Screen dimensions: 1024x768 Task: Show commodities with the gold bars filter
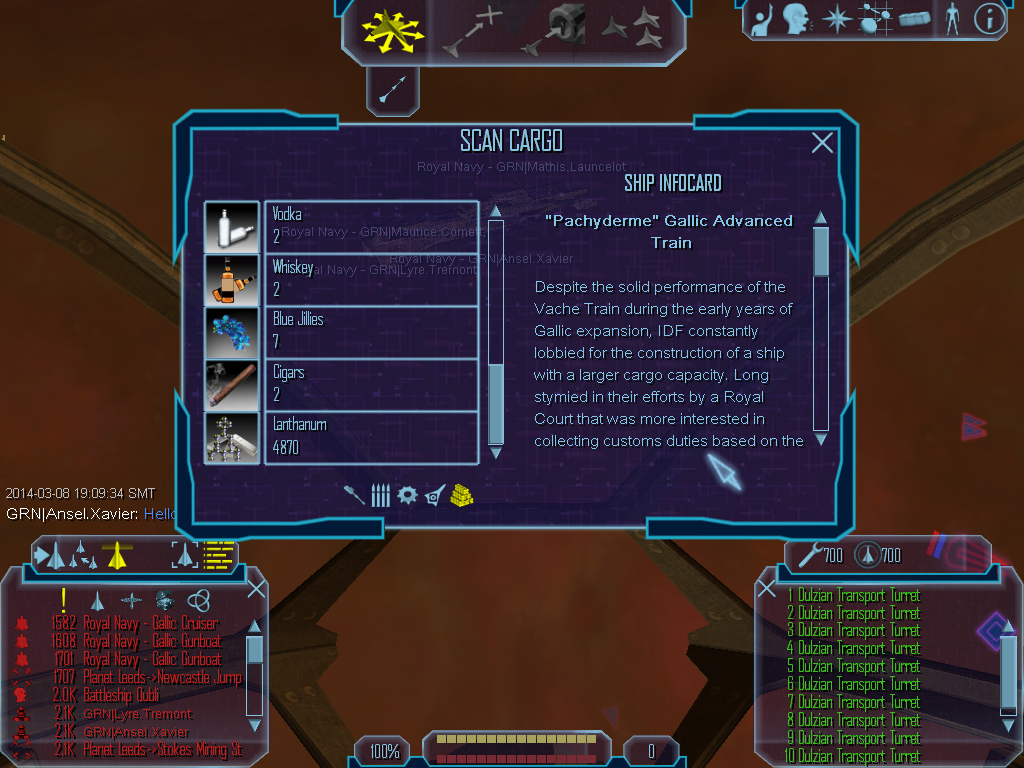(460, 494)
